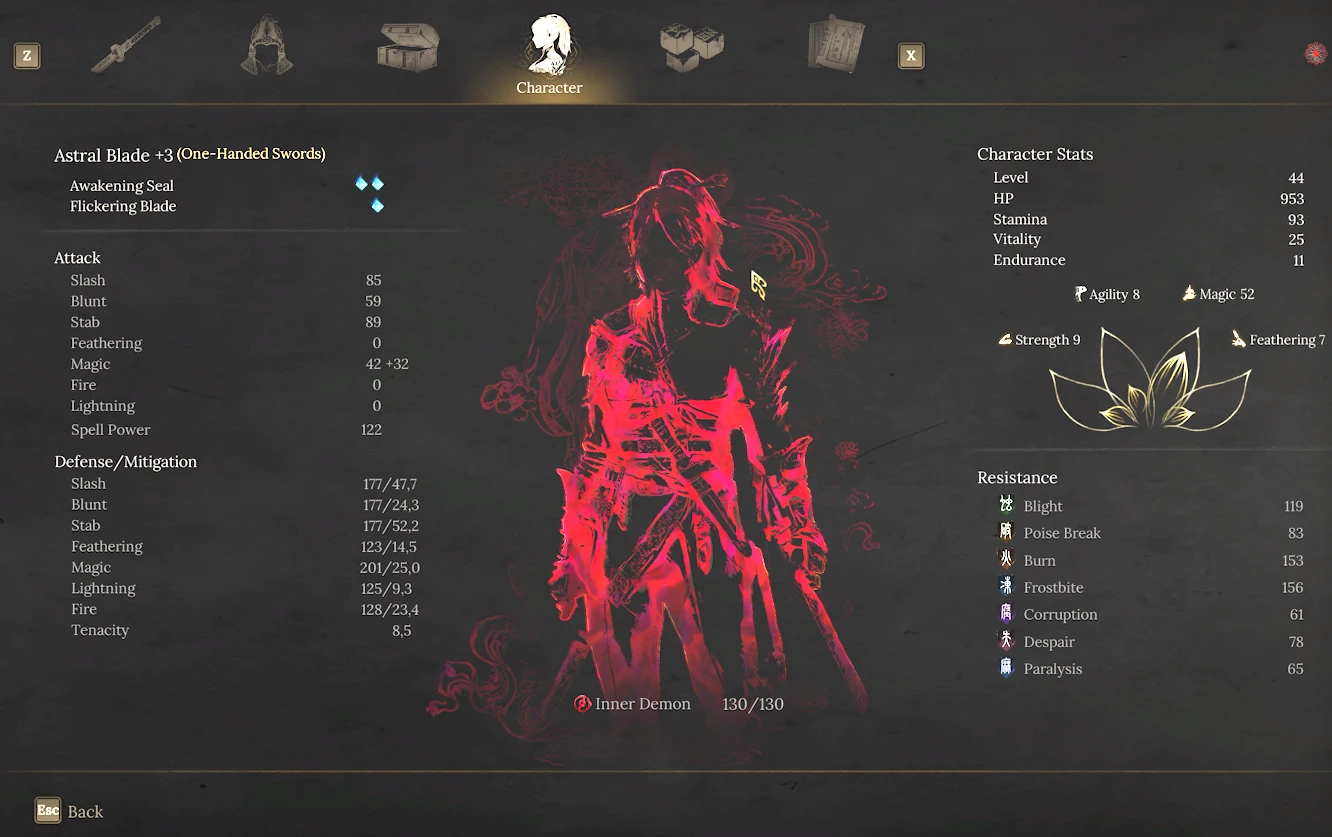Select the Blight resistance icon
This screenshot has width=1332, height=837.
point(1007,505)
